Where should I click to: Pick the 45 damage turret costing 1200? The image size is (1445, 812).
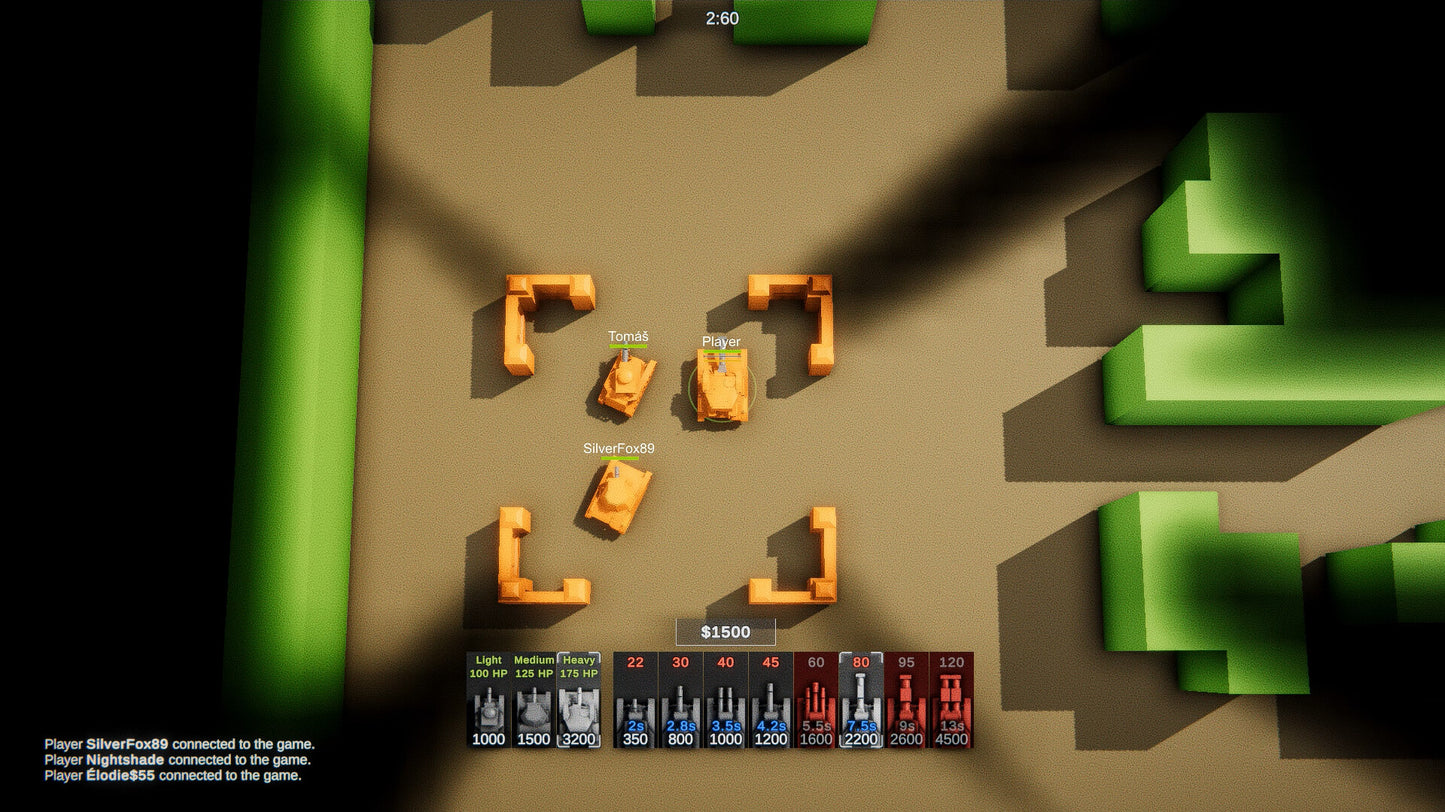pyautogui.click(x=770, y=700)
